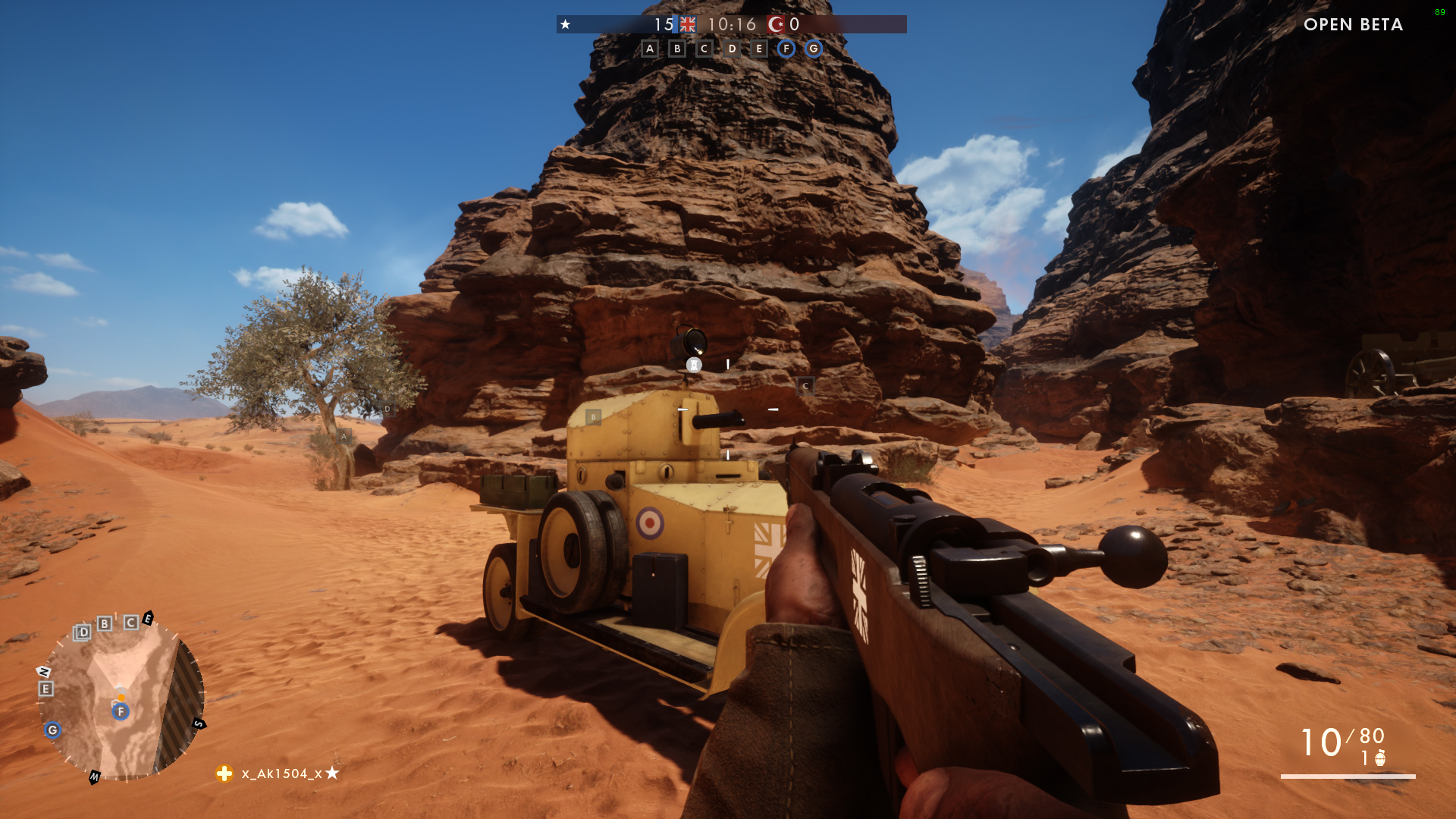Click the F objective marker on the minimap

click(121, 711)
